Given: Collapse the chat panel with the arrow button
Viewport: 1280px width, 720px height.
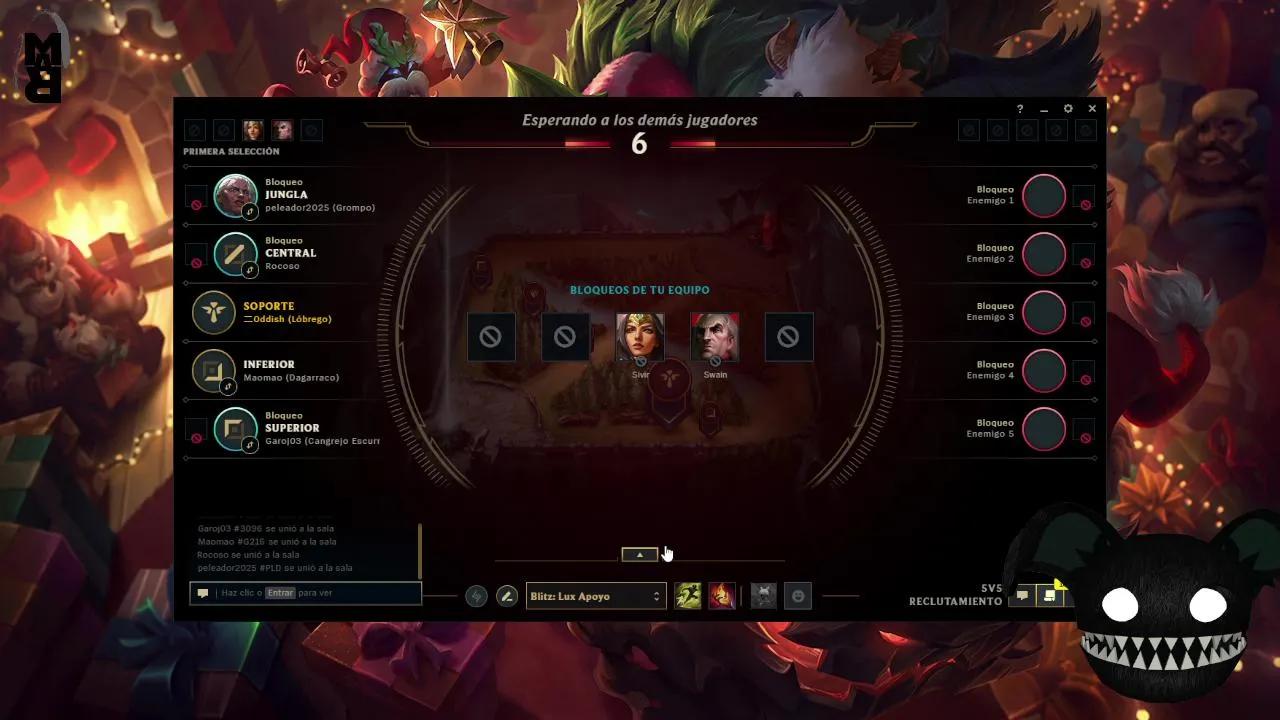Looking at the screenshot, I should (639, 553).
